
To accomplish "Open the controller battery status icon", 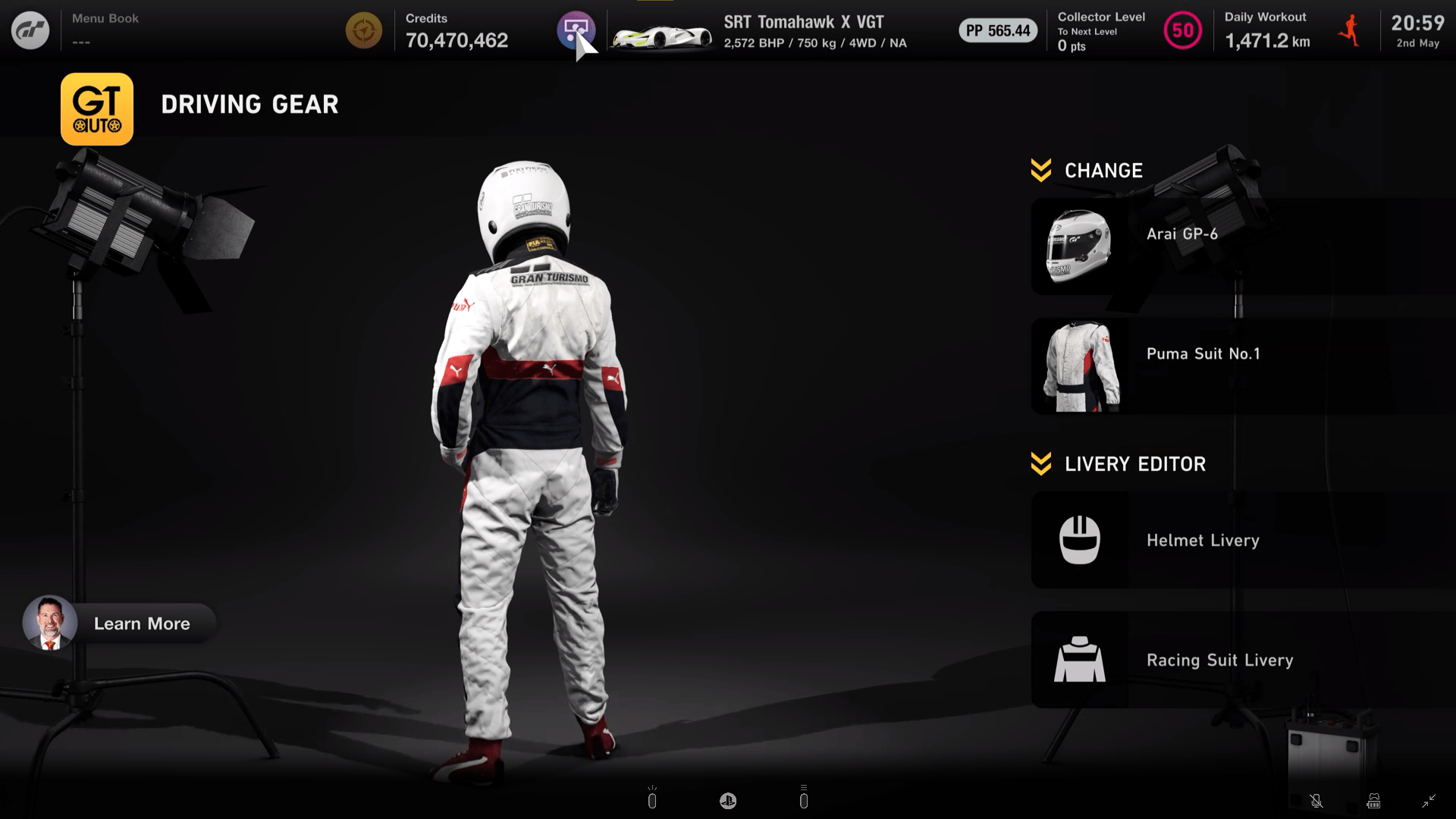I will tap(1373, 801).
